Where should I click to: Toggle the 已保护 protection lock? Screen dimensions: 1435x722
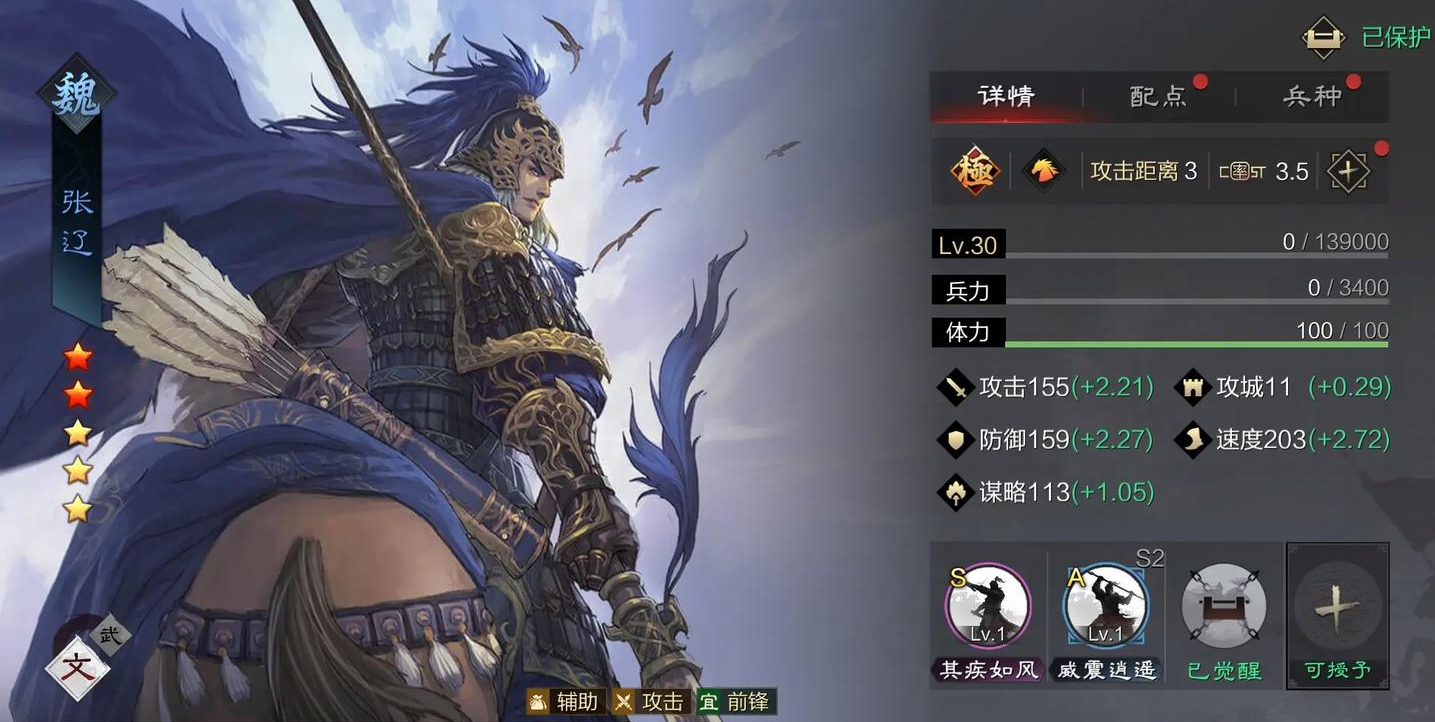click(x=1323, y=37)
